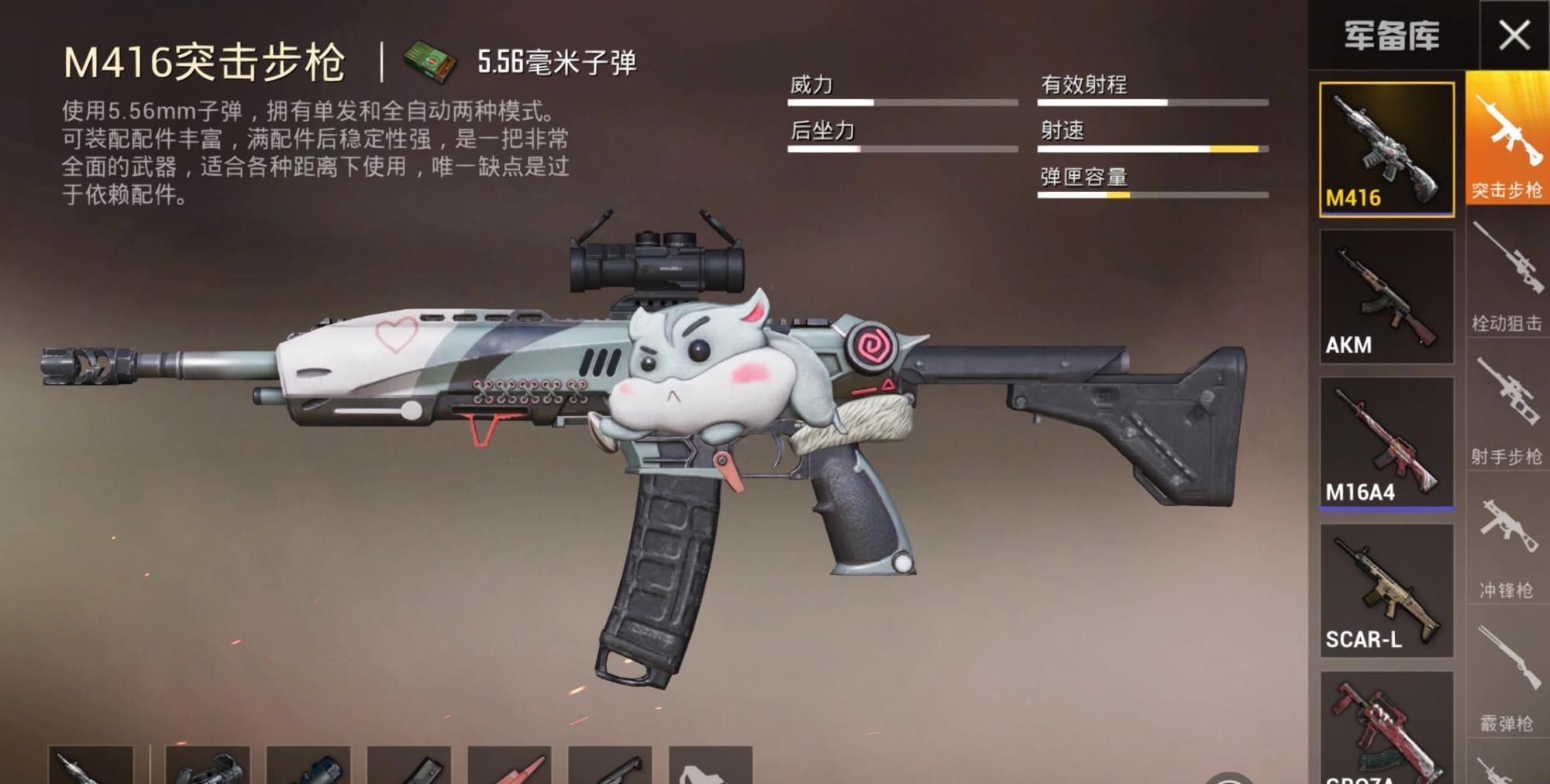
Task: Close the 军备库 armory screen
Action: 1514,36
